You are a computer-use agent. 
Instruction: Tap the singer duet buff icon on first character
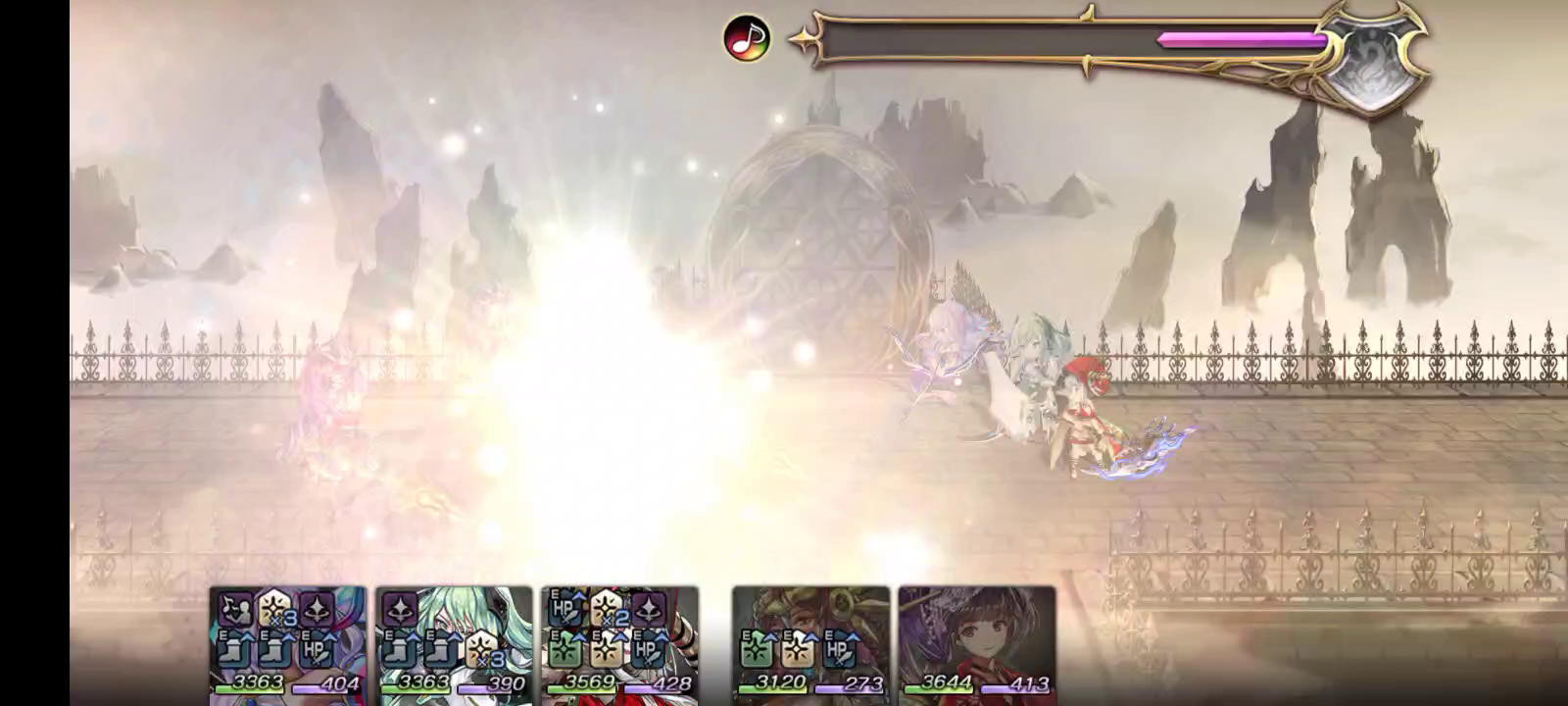236,609
